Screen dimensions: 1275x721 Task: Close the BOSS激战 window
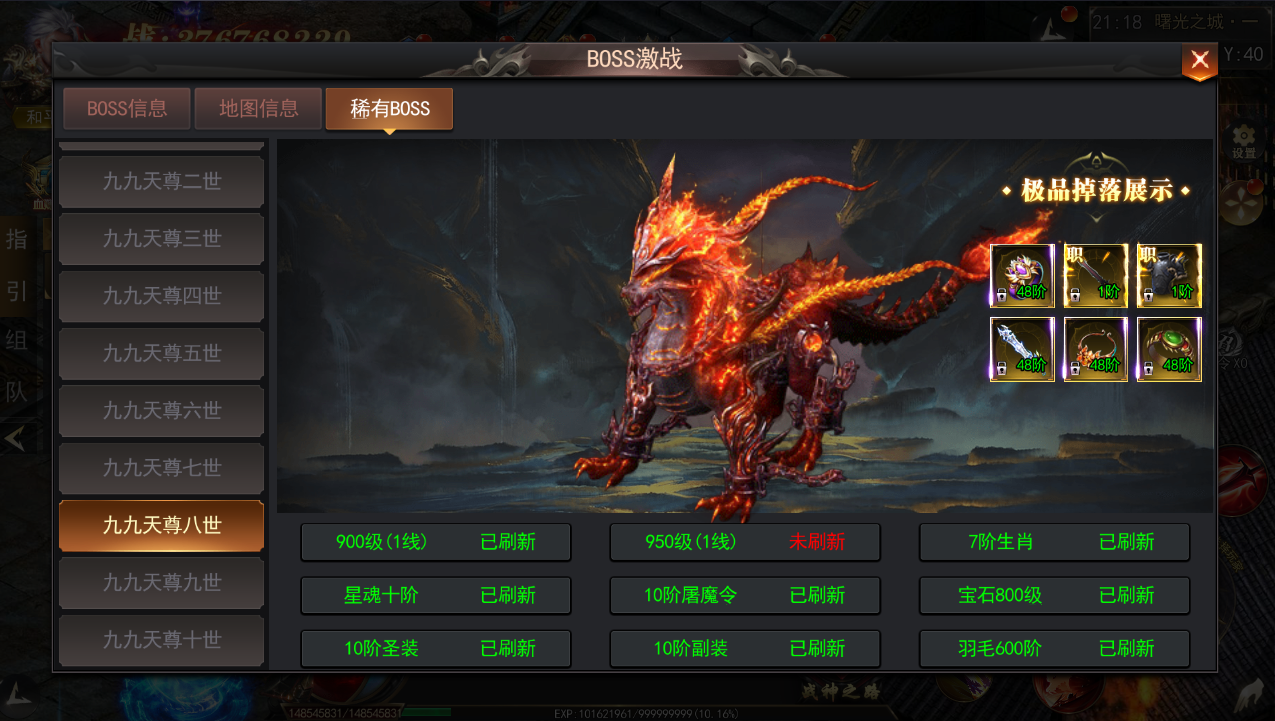1199,61
